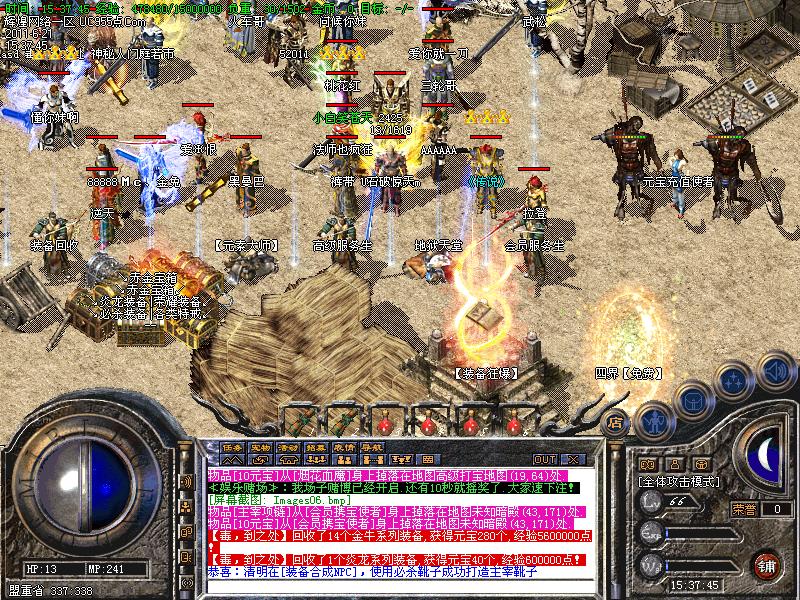Switch to the 招募 recruit tab
The width and height of the screenshot is (800, 600).
click(x=317, y=446)
